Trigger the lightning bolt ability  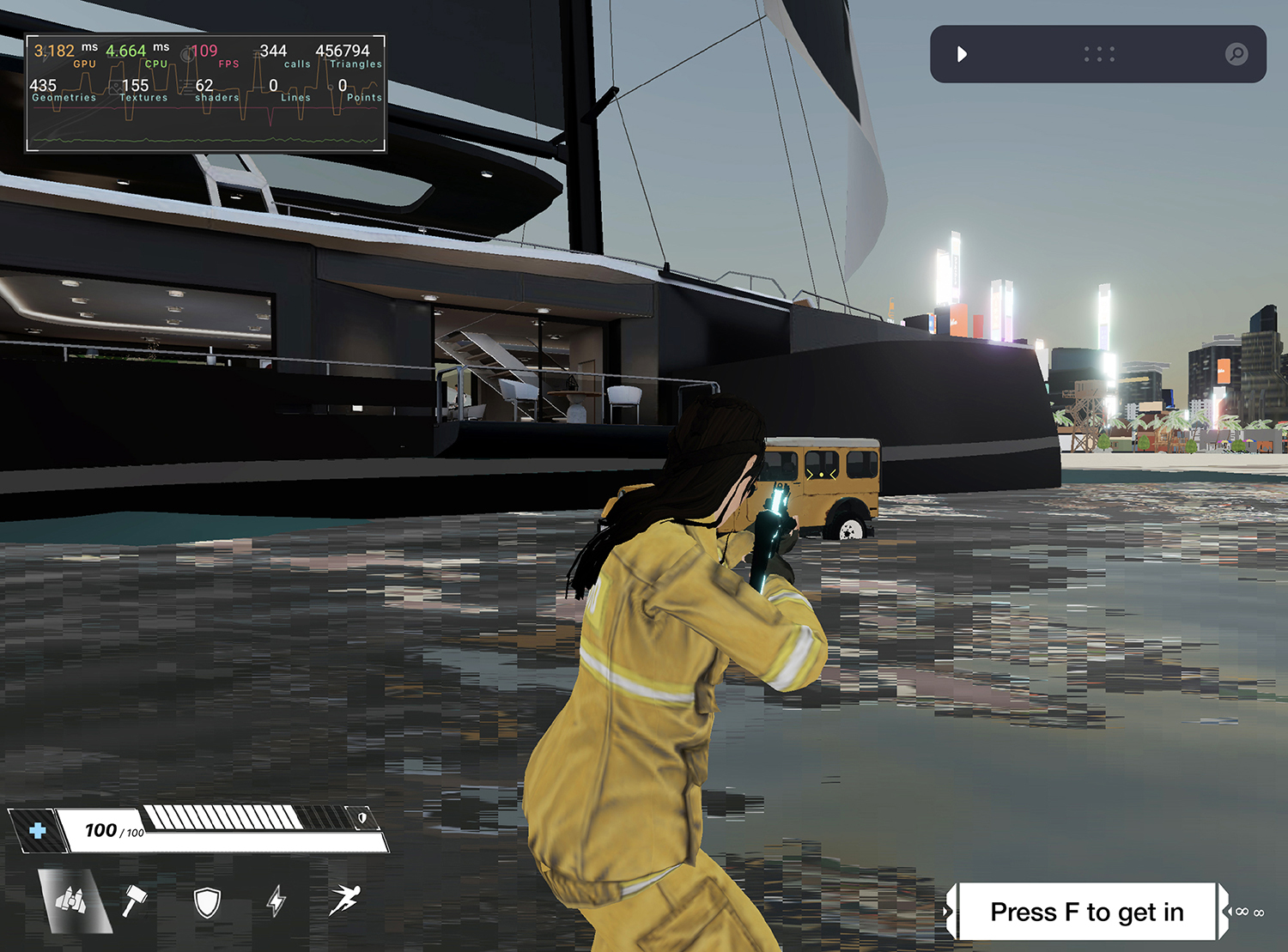tap(276, 901)
